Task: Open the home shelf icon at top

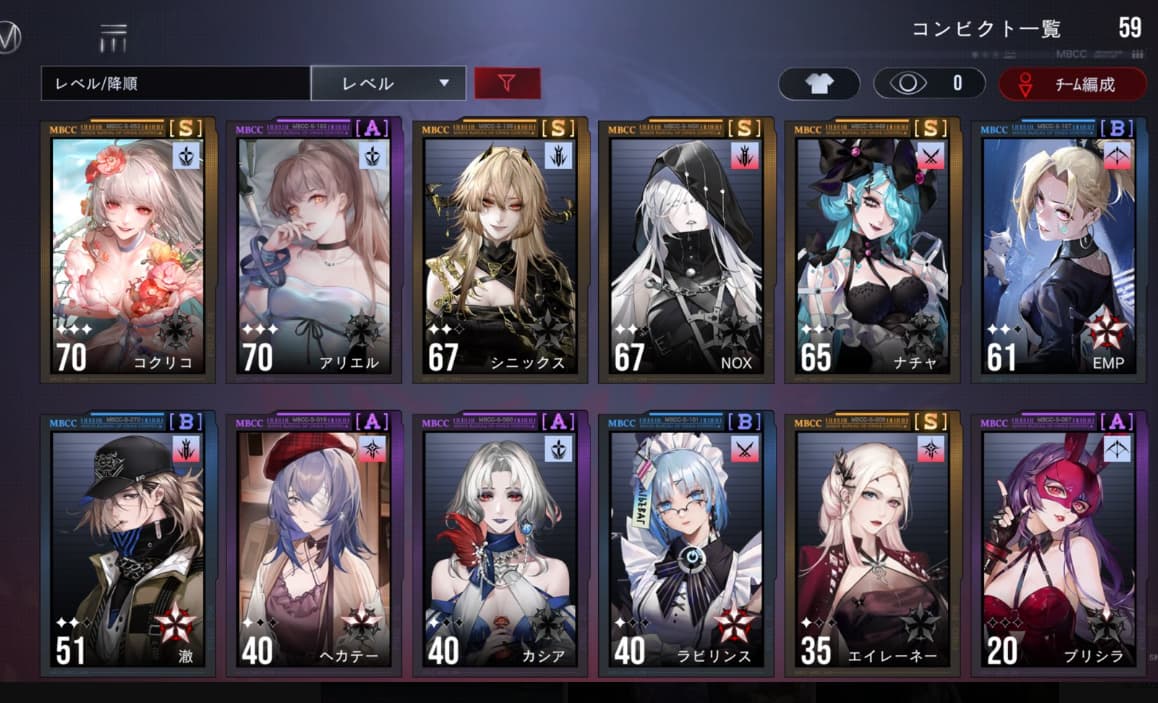Action: point(113,38)
